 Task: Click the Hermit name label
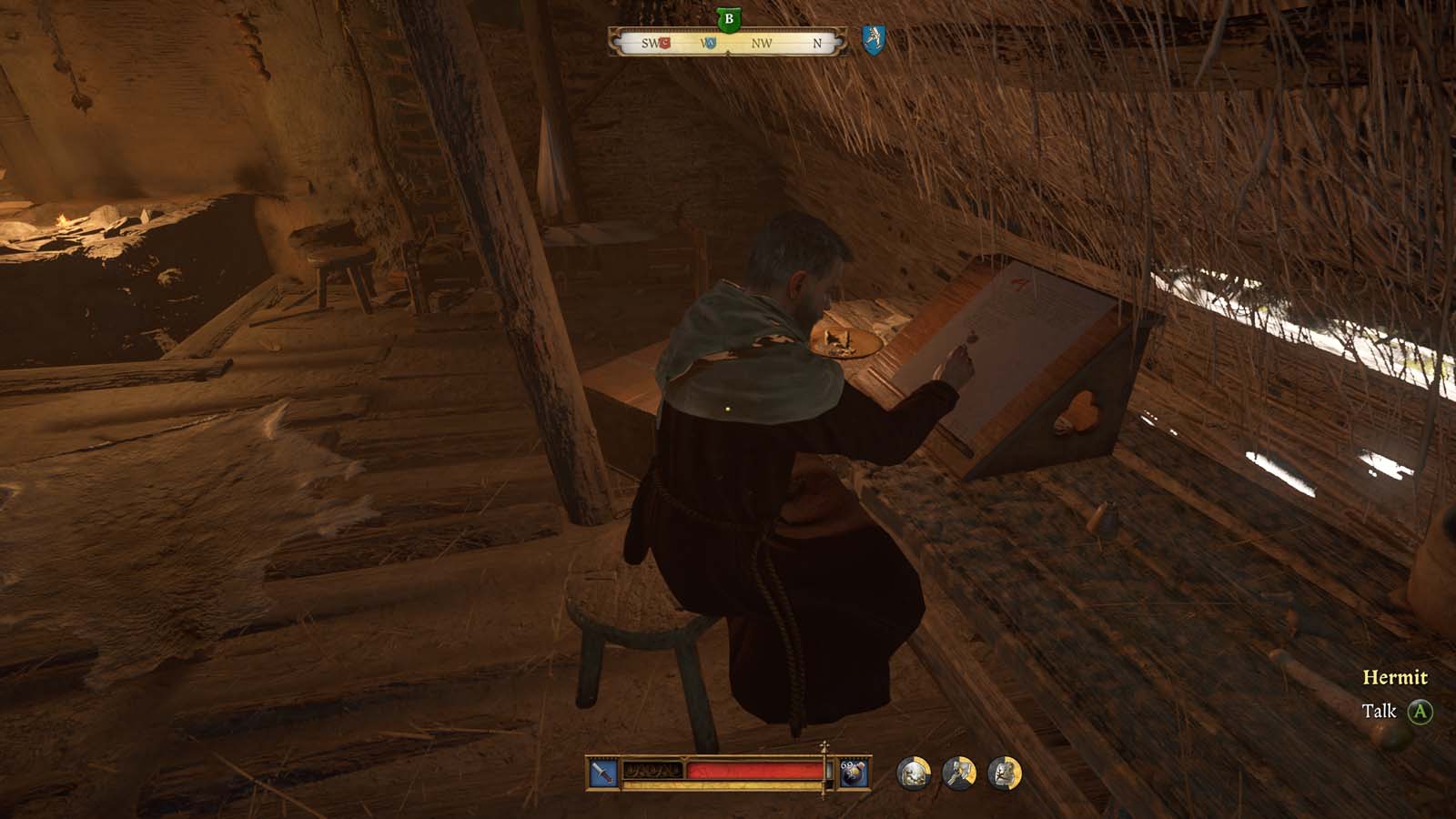1397,677
